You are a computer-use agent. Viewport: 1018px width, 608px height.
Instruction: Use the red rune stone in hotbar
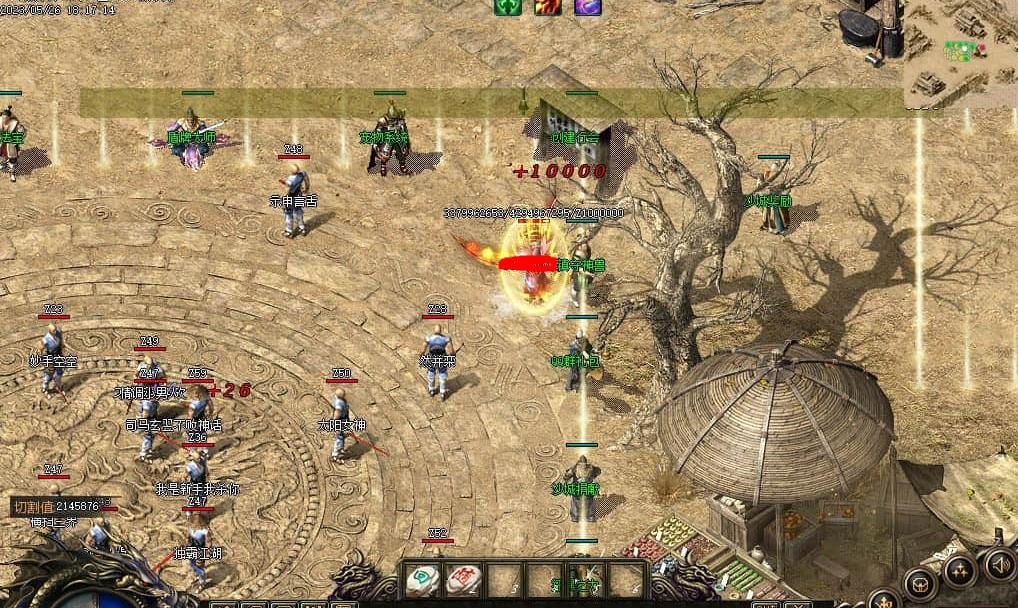pos(461,579)
